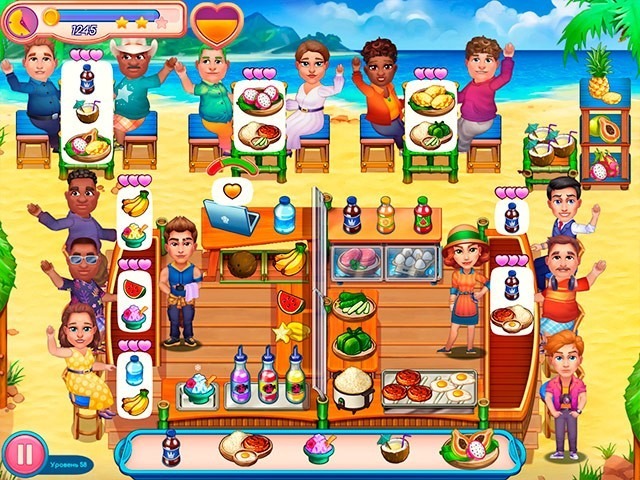Image resolution: width=640 pixels, height=480 pixels.
Task: Choose the sliced cucumber plate
Action: (x=354, y=305)
